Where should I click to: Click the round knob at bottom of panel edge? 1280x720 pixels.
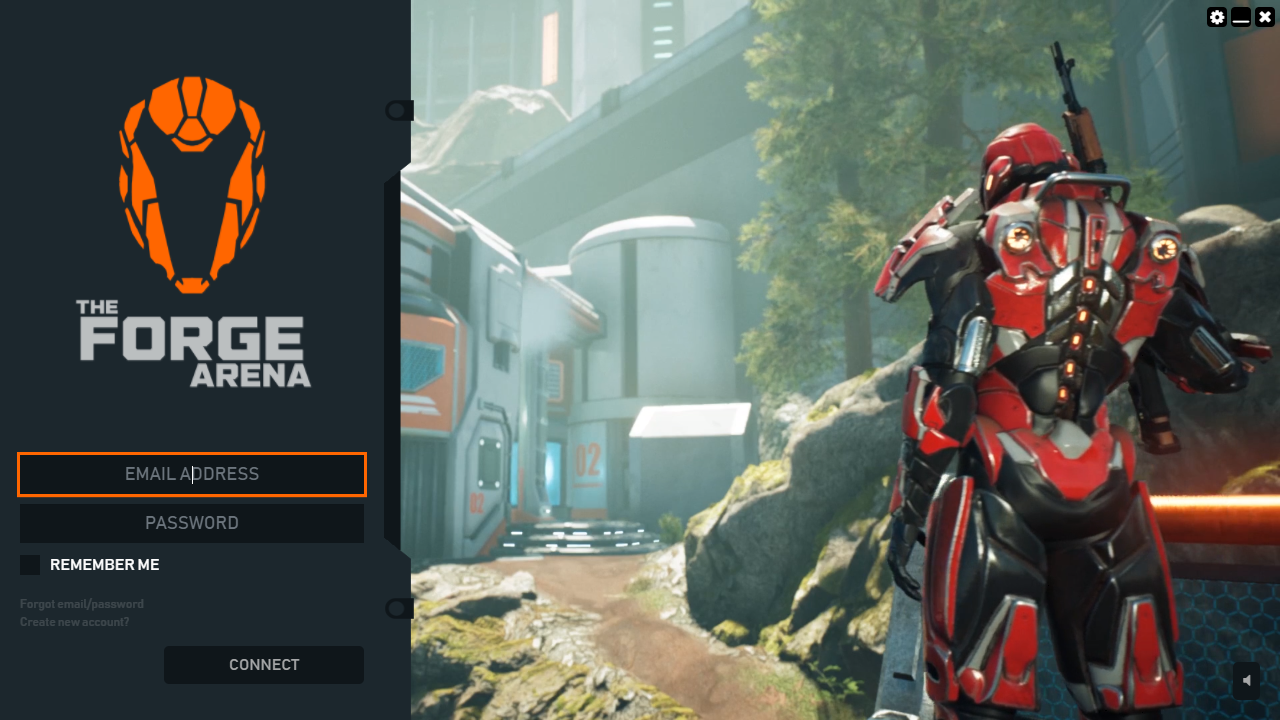click(398, 608)
